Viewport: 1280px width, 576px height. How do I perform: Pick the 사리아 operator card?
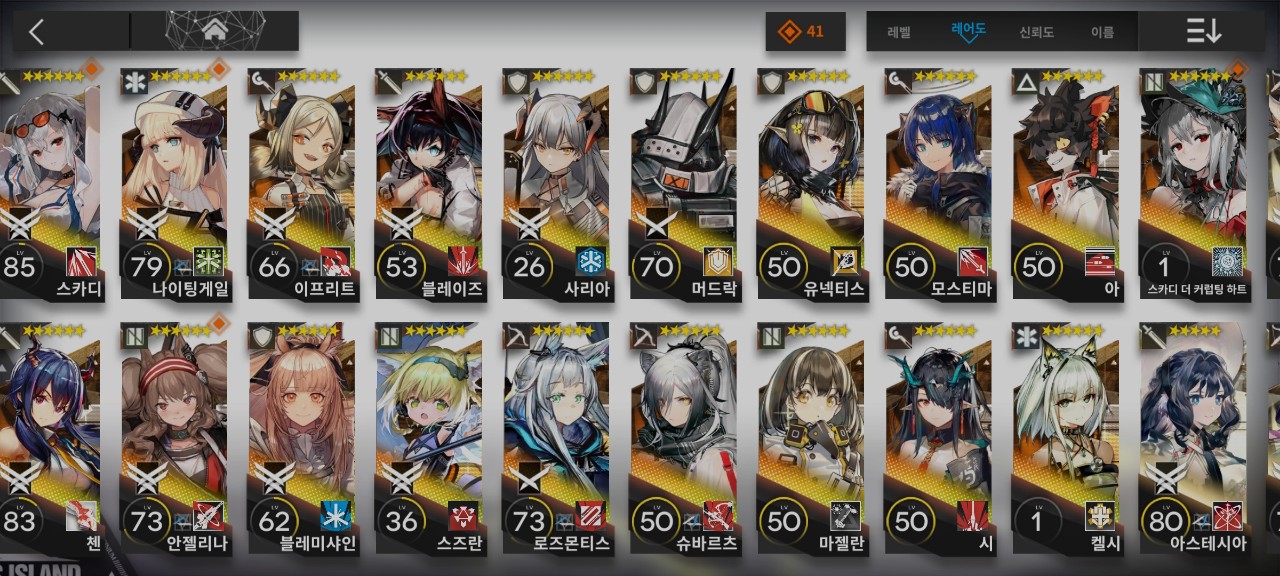tap(556, 185)
